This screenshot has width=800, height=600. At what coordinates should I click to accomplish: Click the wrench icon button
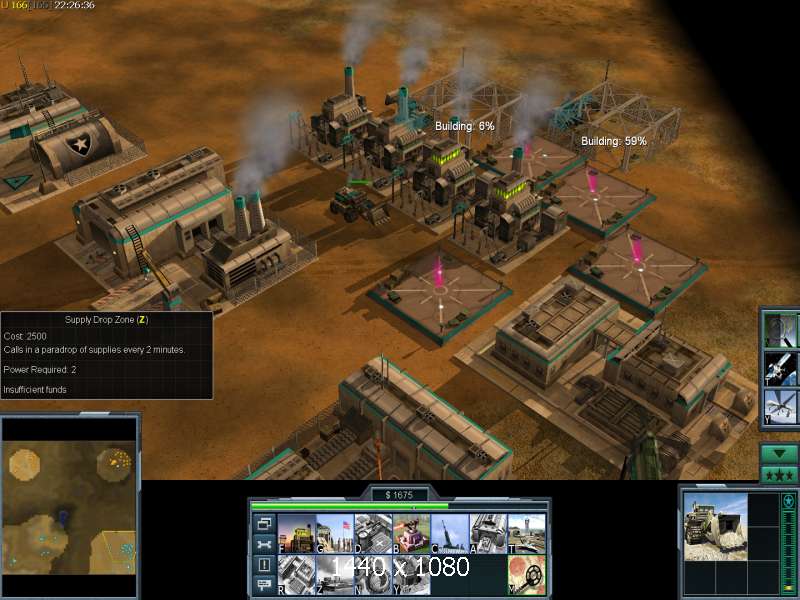tap(263, 544)
